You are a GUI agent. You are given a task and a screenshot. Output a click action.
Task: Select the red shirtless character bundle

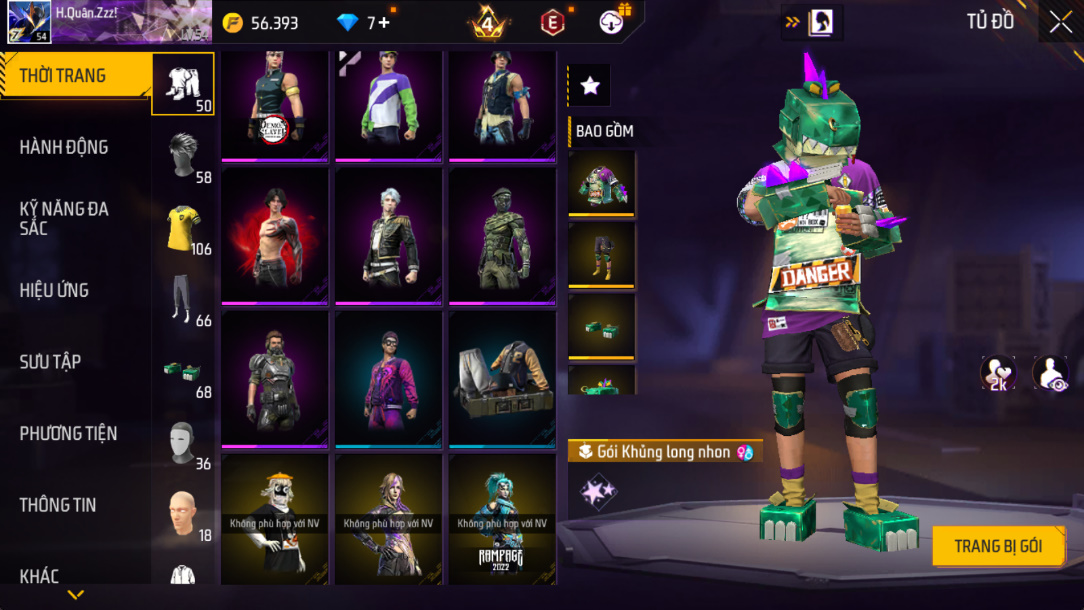(x=275, y=236)
